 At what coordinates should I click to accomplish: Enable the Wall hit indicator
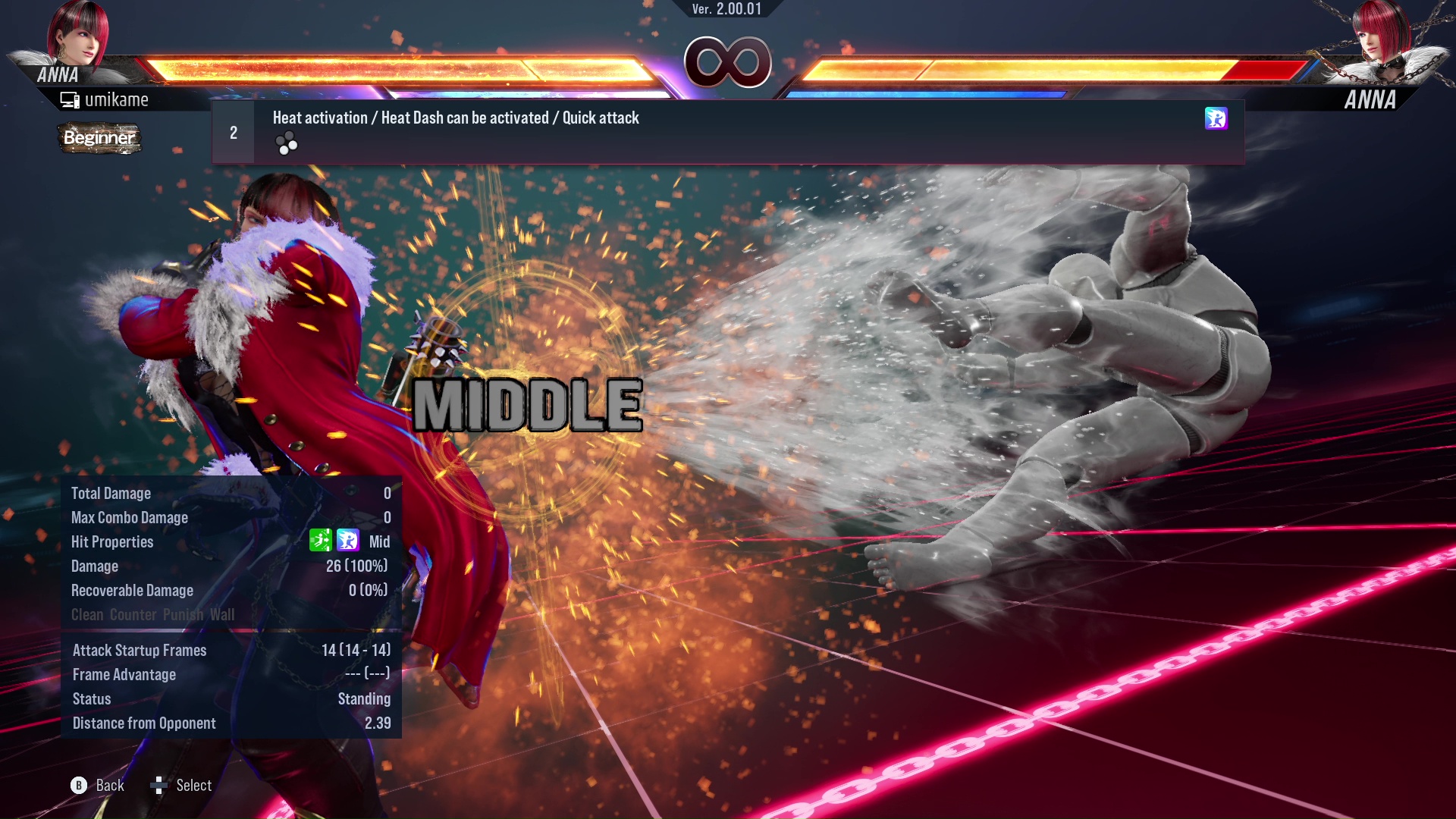coord(224,615)
